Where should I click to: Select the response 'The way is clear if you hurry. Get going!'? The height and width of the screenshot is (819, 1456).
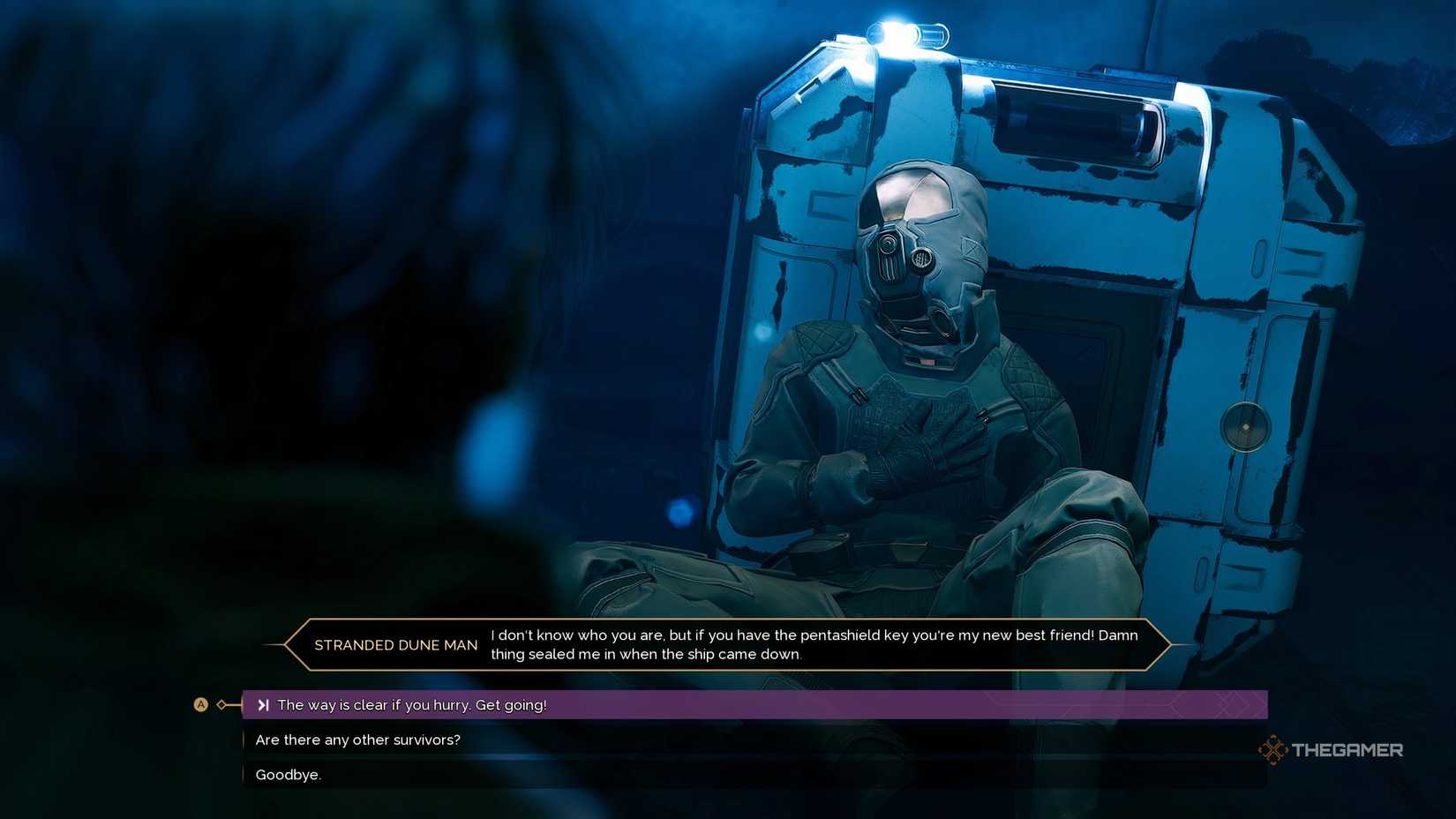coord(412,704)
